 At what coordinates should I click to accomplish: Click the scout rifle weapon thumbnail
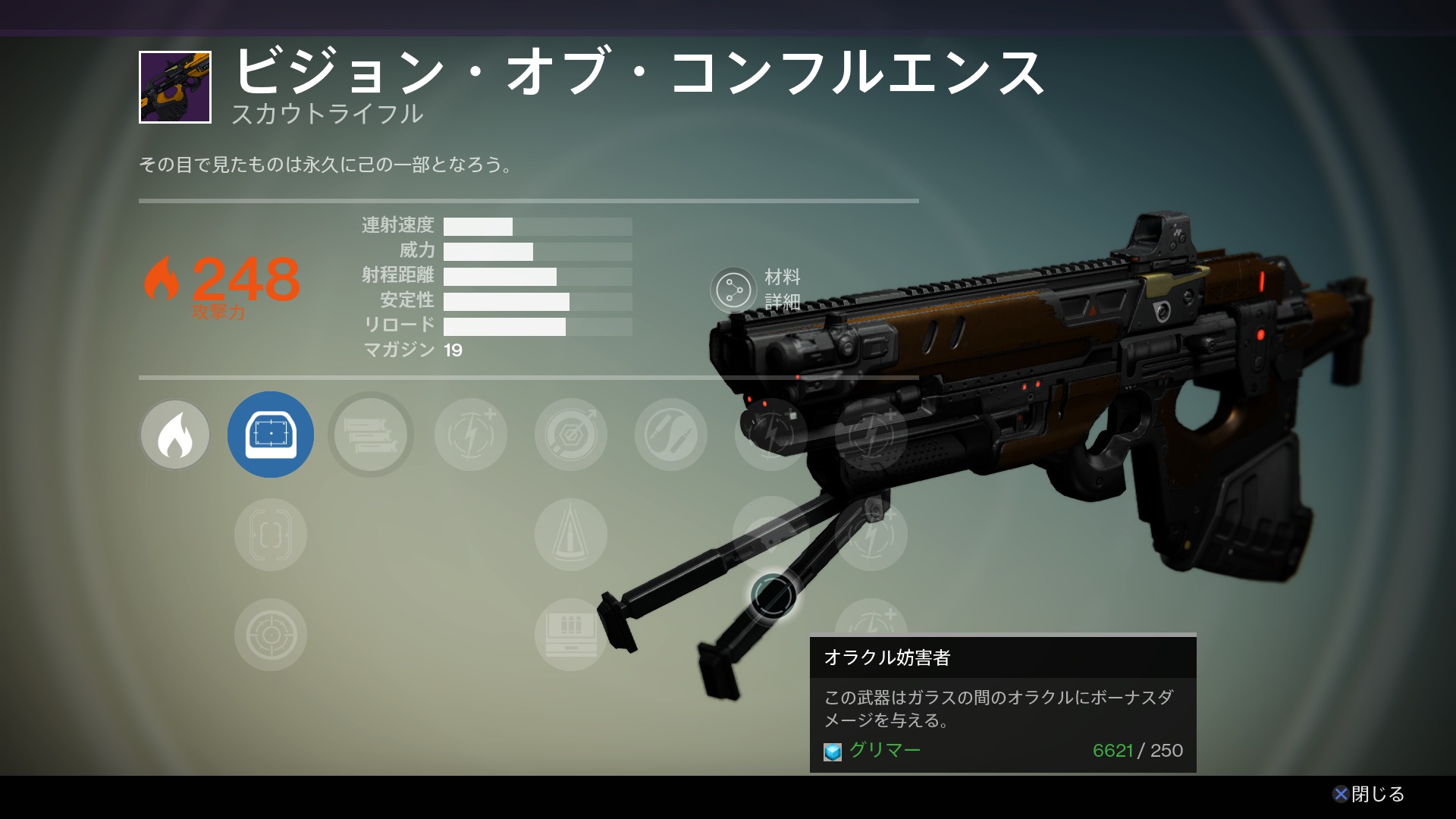pyautogui.click(x=175, y=87)
